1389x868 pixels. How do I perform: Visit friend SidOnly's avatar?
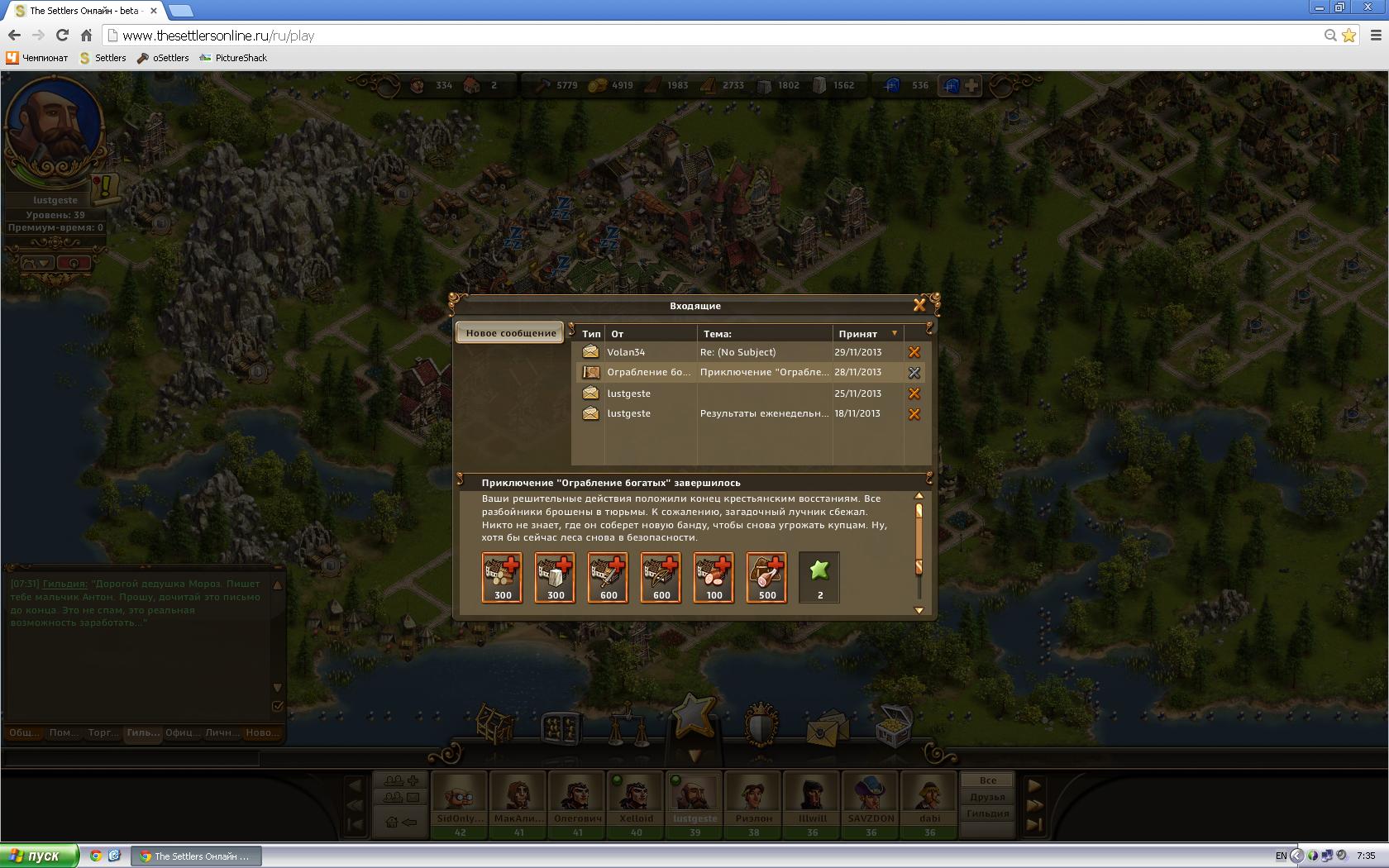click(x=460, y=795)
